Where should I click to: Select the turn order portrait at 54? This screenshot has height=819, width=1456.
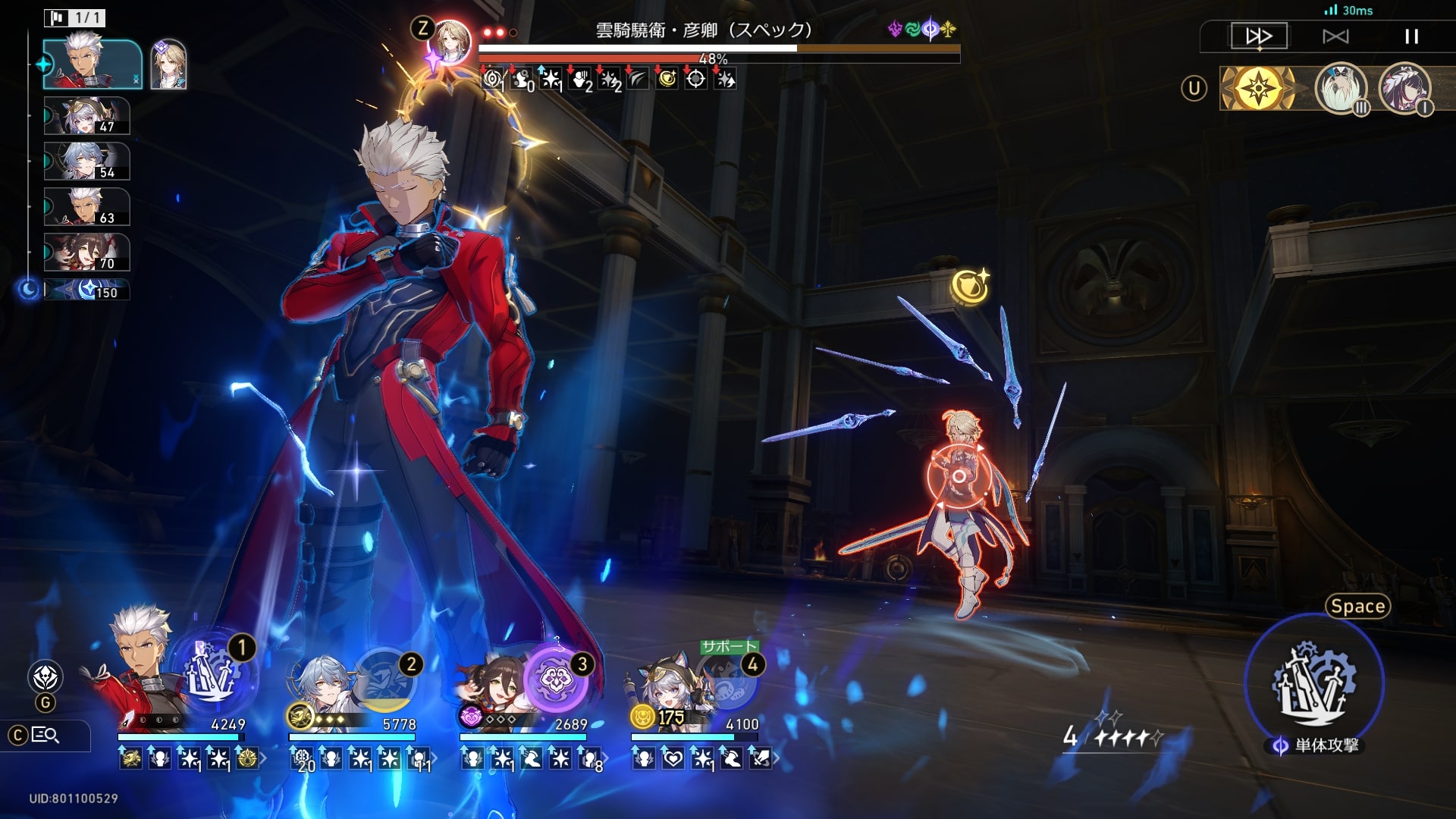point(86,162)
